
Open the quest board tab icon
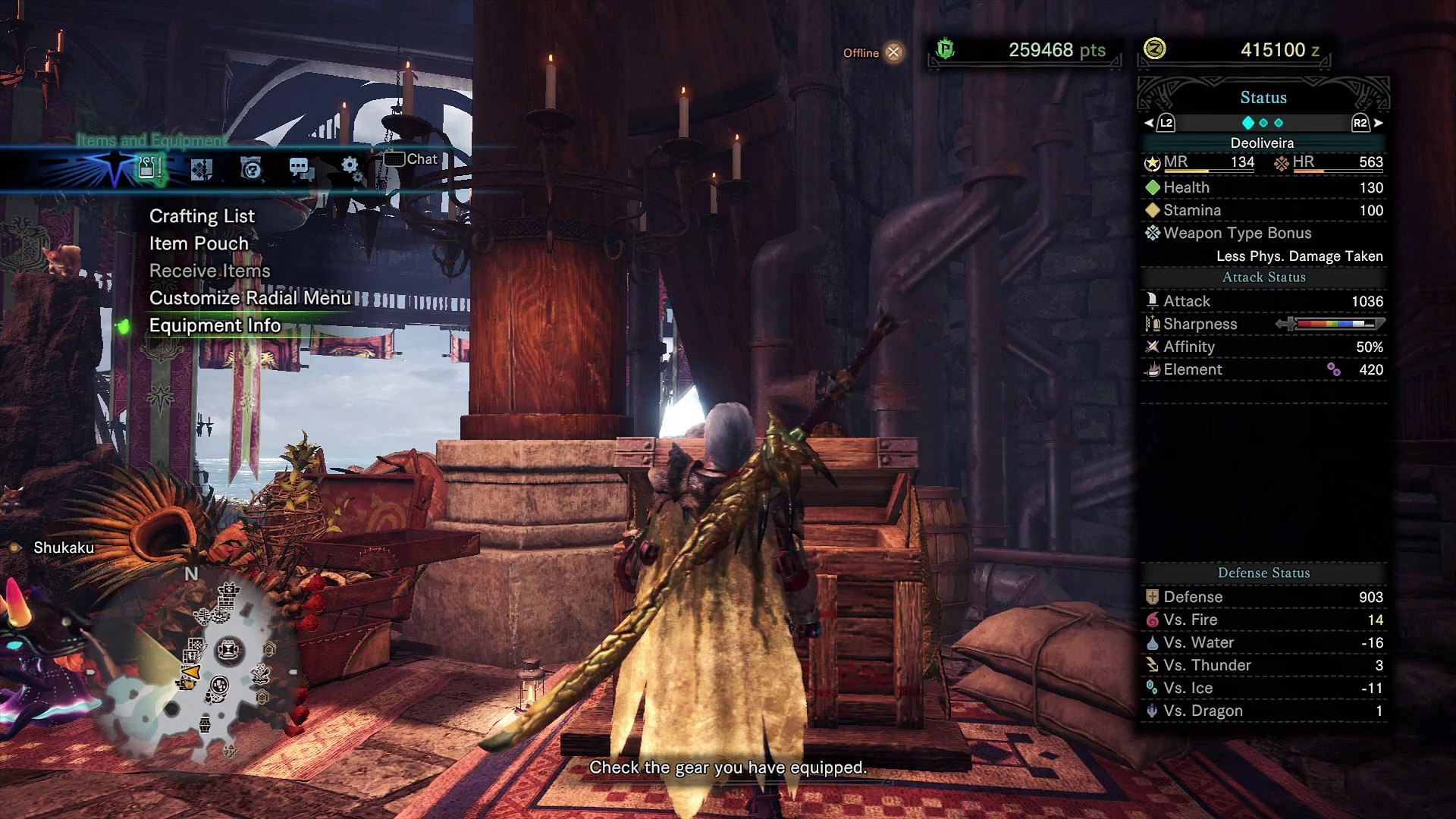coord(201,168)
